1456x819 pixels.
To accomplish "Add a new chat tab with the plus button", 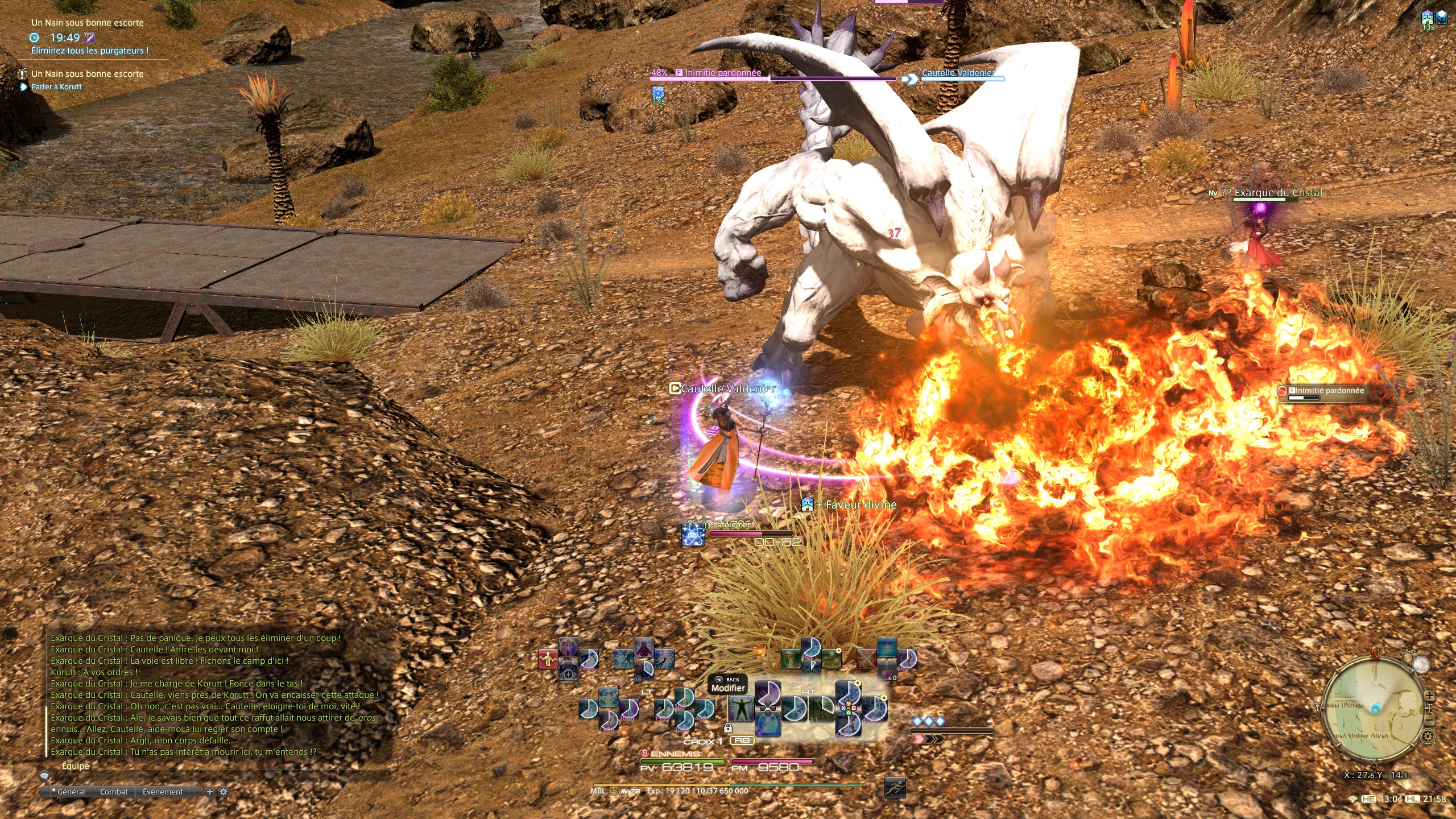I will [x=210, y=792].
